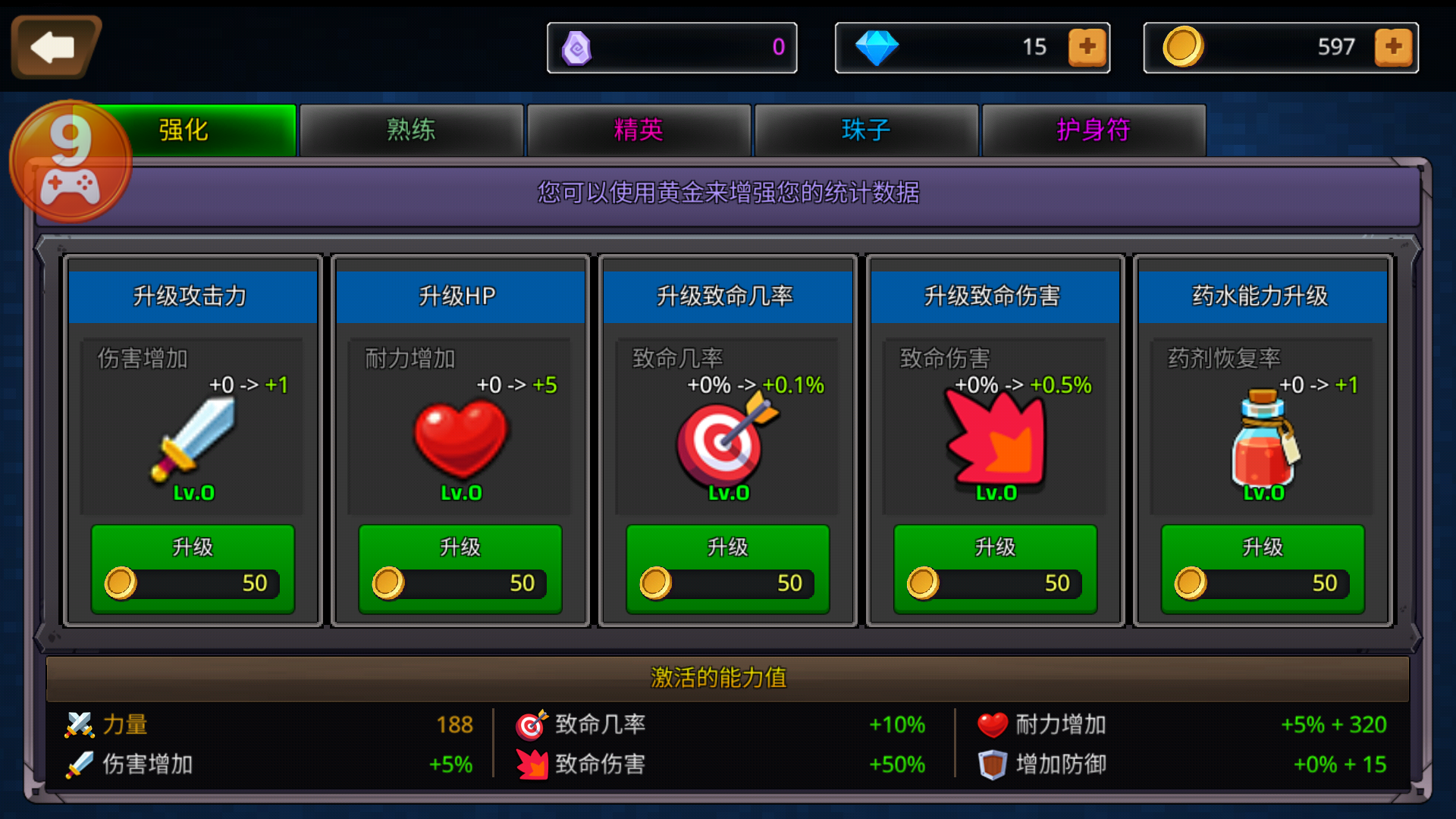Select the 珠子 tab
1456x819 pixels.
click(x=865, y=130)
